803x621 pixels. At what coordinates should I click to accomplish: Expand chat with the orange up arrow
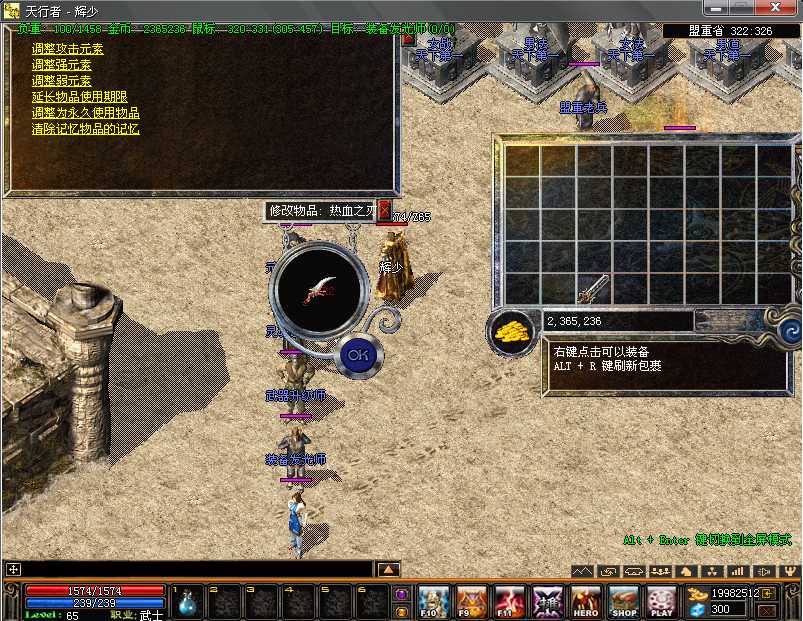[388, 570]
